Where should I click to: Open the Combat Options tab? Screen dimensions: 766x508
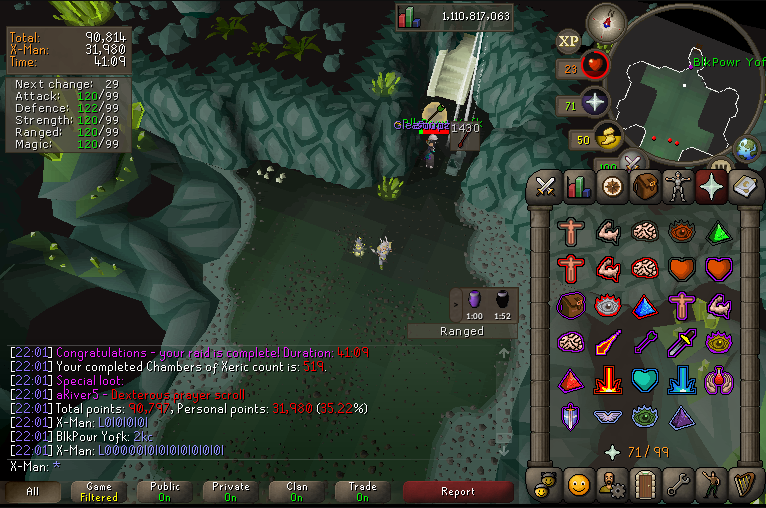pos(545,186)
